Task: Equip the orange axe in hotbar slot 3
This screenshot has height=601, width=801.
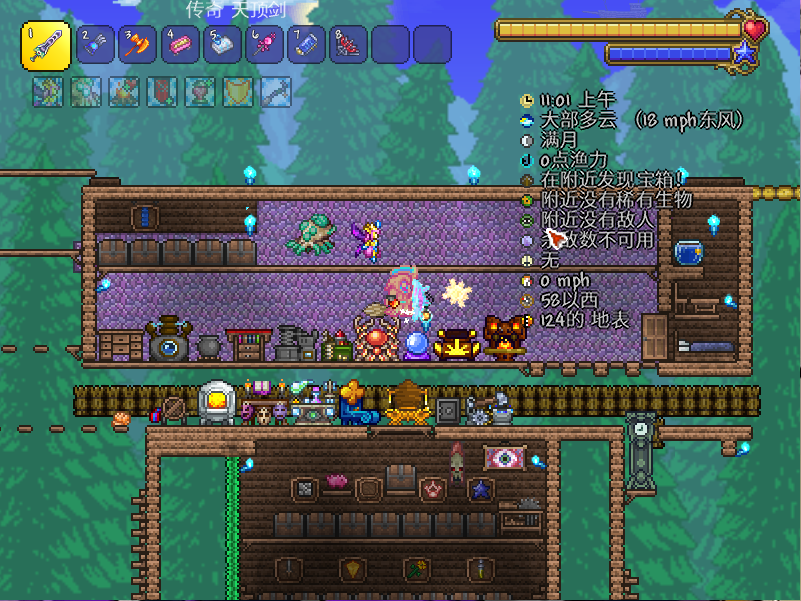Action: coord(138,45)
